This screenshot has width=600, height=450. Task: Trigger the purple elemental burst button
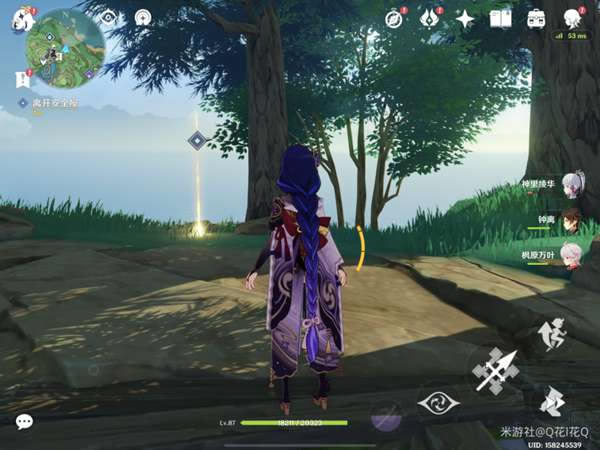[x=386, y=415]
